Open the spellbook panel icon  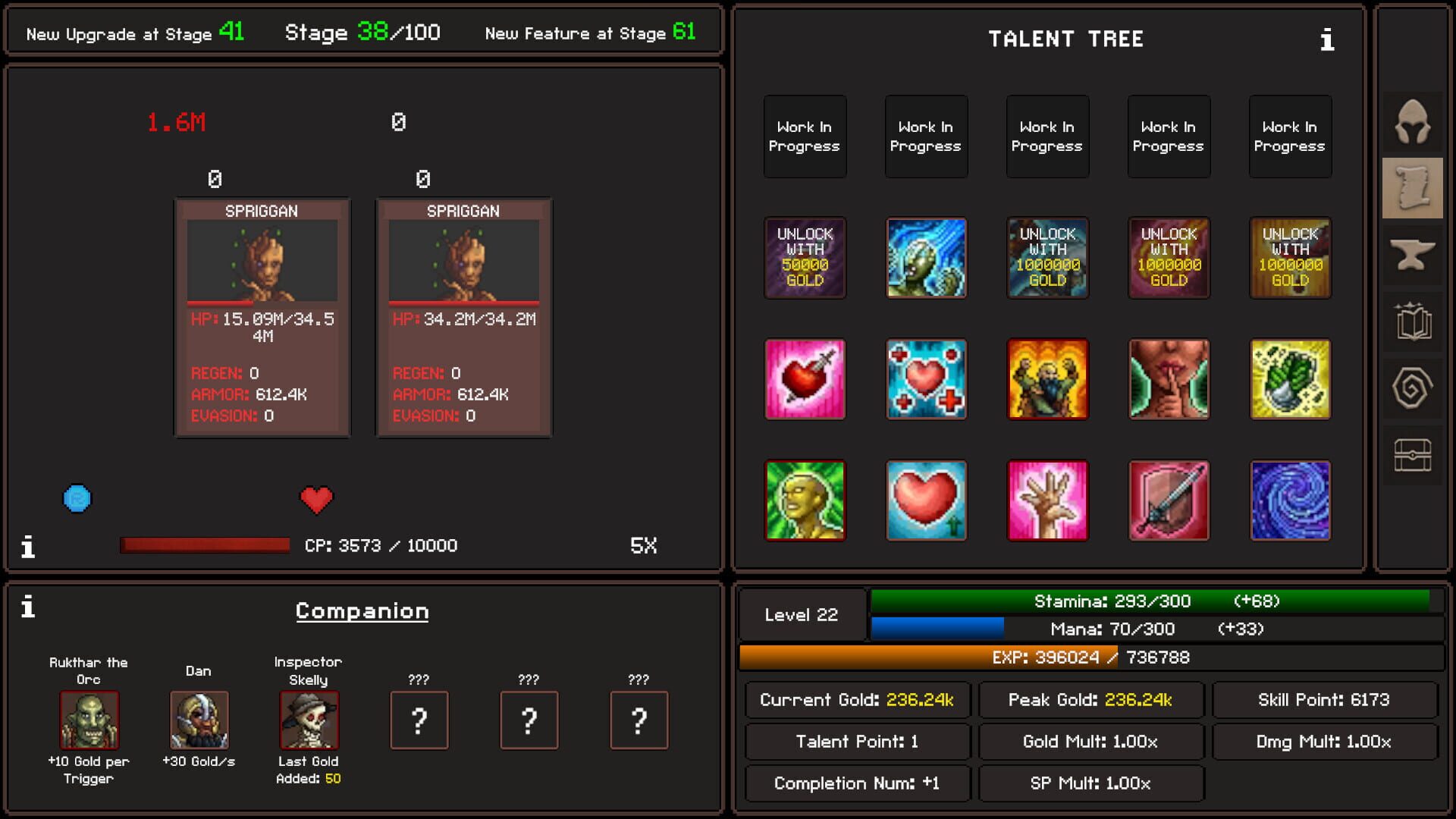1412,322
